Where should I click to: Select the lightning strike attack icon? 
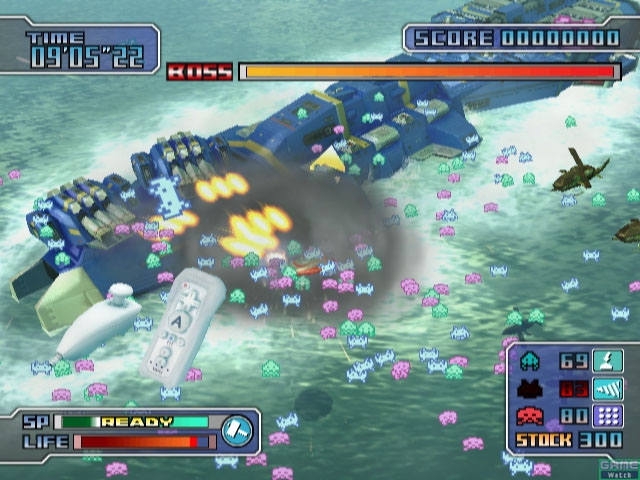coord(606,360)
